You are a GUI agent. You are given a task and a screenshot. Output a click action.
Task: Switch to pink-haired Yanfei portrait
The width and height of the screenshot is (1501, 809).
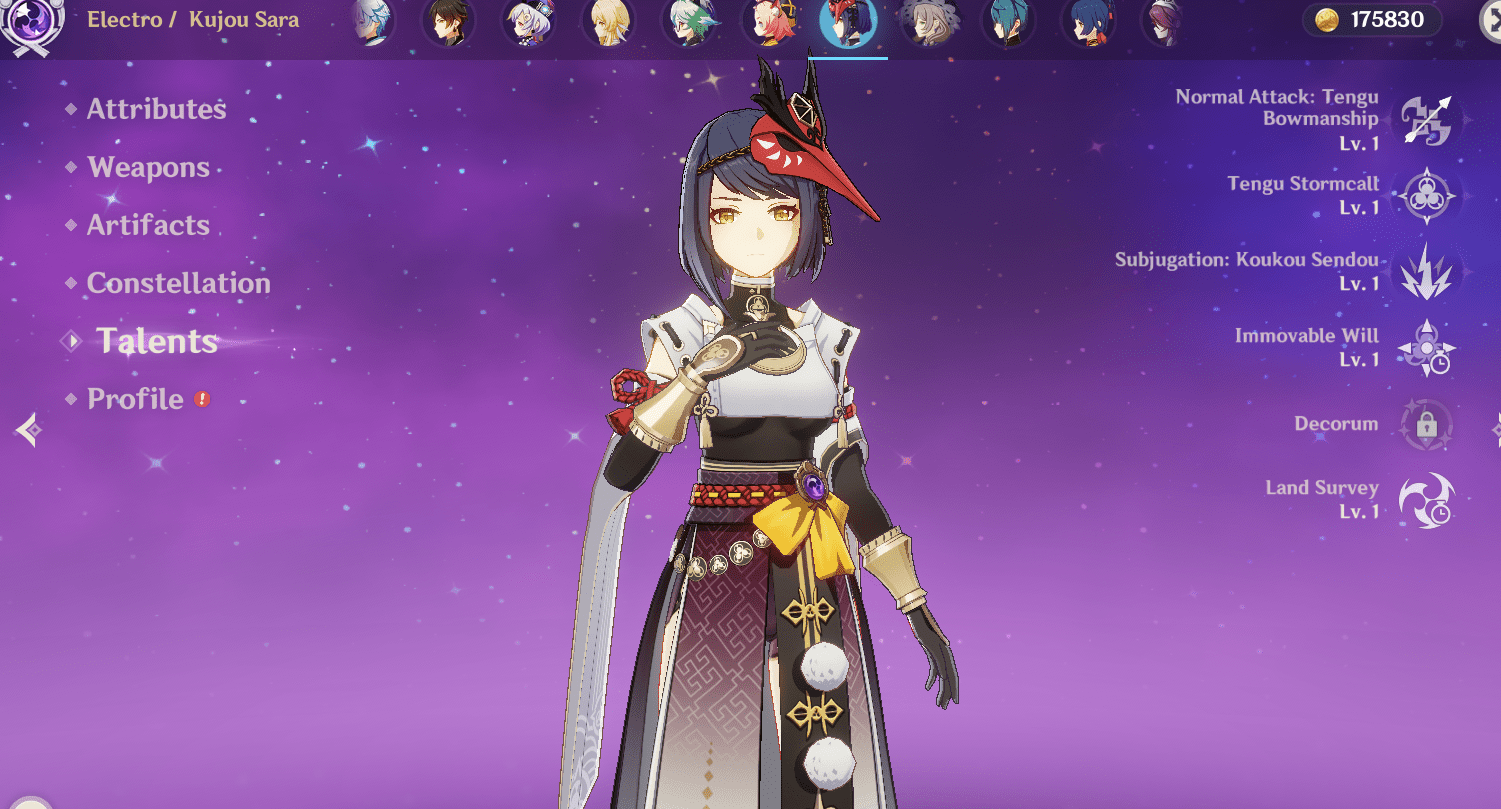tap(768, 22)
